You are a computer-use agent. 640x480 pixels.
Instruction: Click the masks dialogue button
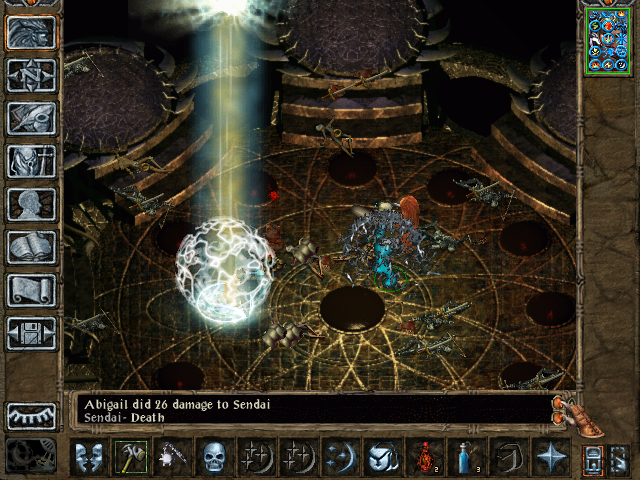[88, 458]
